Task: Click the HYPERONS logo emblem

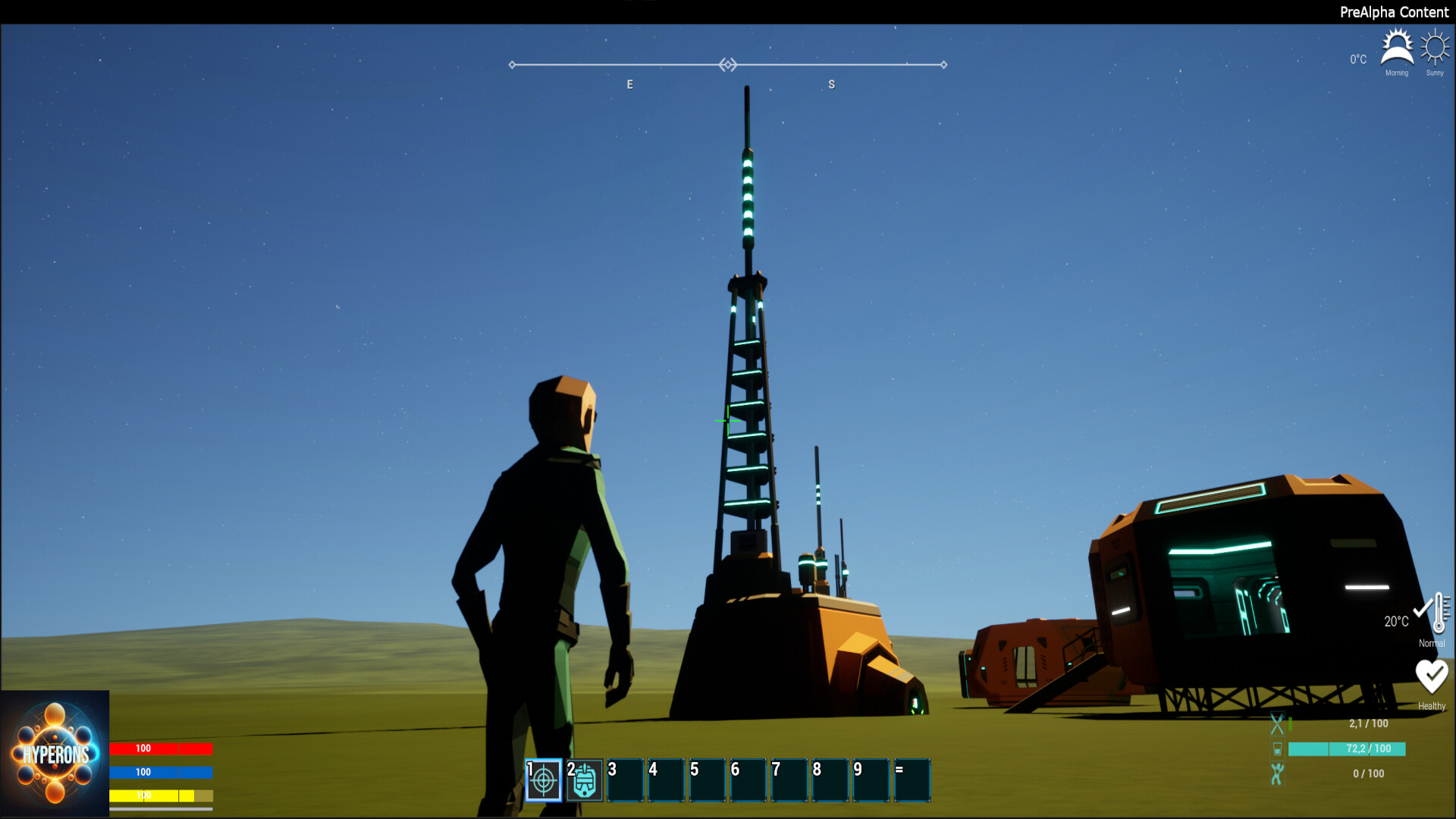Action: tap(55, 752)
